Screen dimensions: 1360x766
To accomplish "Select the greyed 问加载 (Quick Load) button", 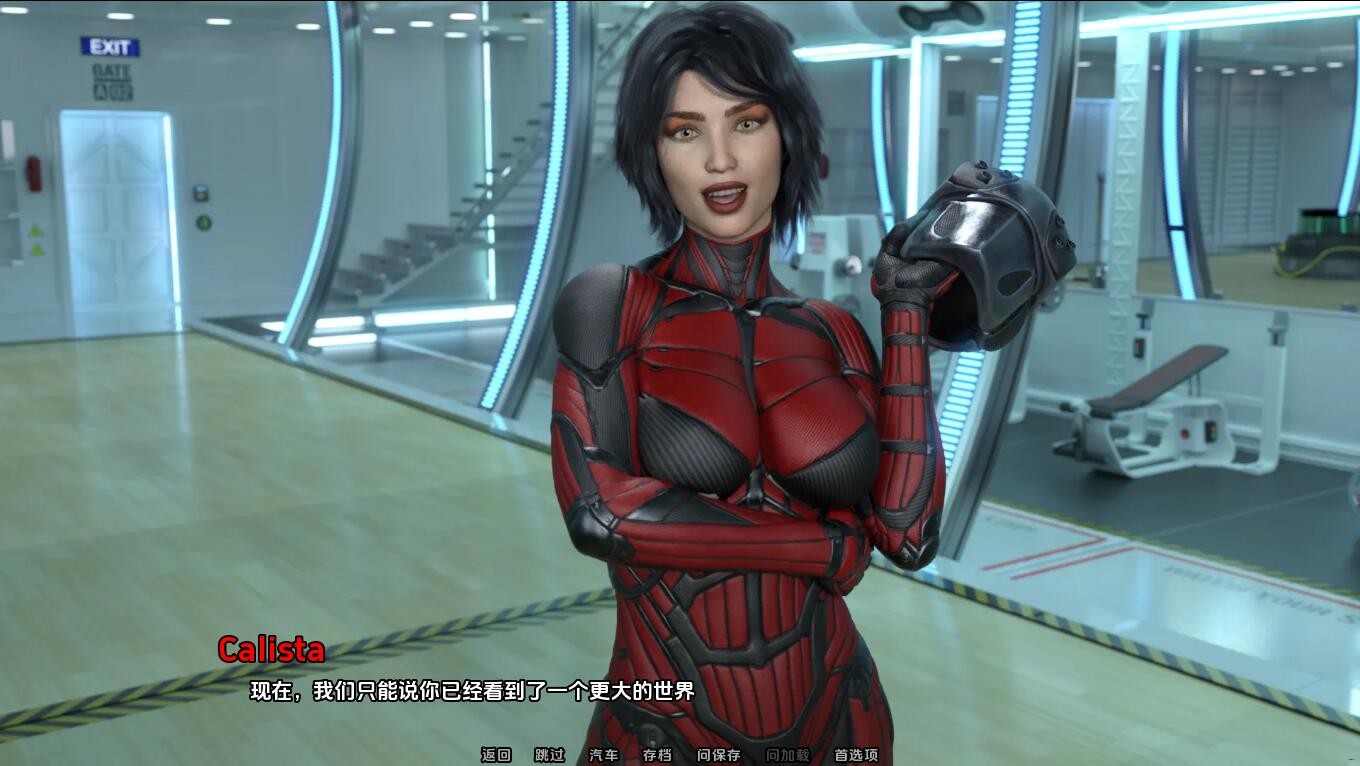I will pyautogui.click(x=788, y=755).
